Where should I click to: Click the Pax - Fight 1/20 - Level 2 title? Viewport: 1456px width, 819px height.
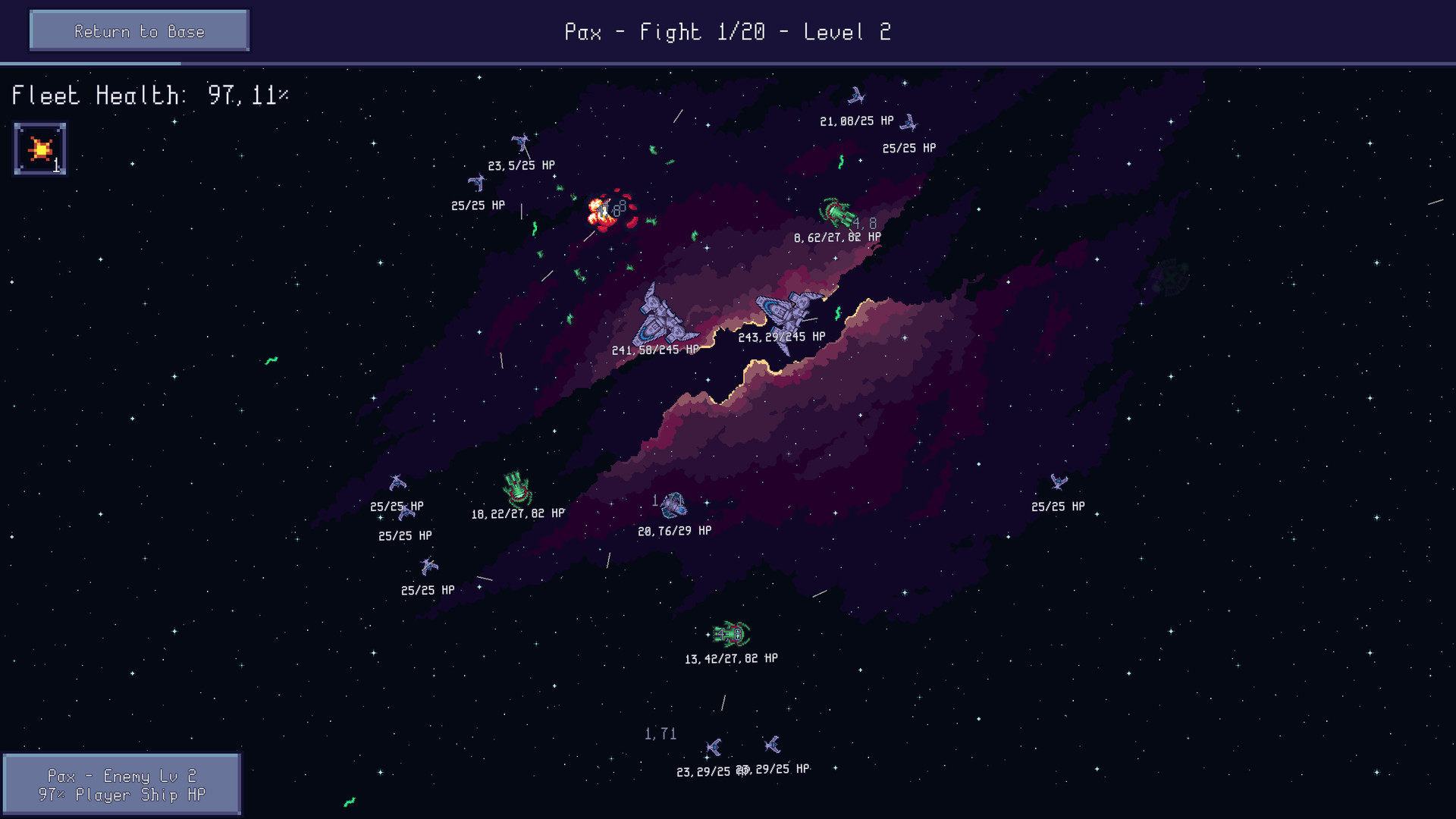point(727,31)
